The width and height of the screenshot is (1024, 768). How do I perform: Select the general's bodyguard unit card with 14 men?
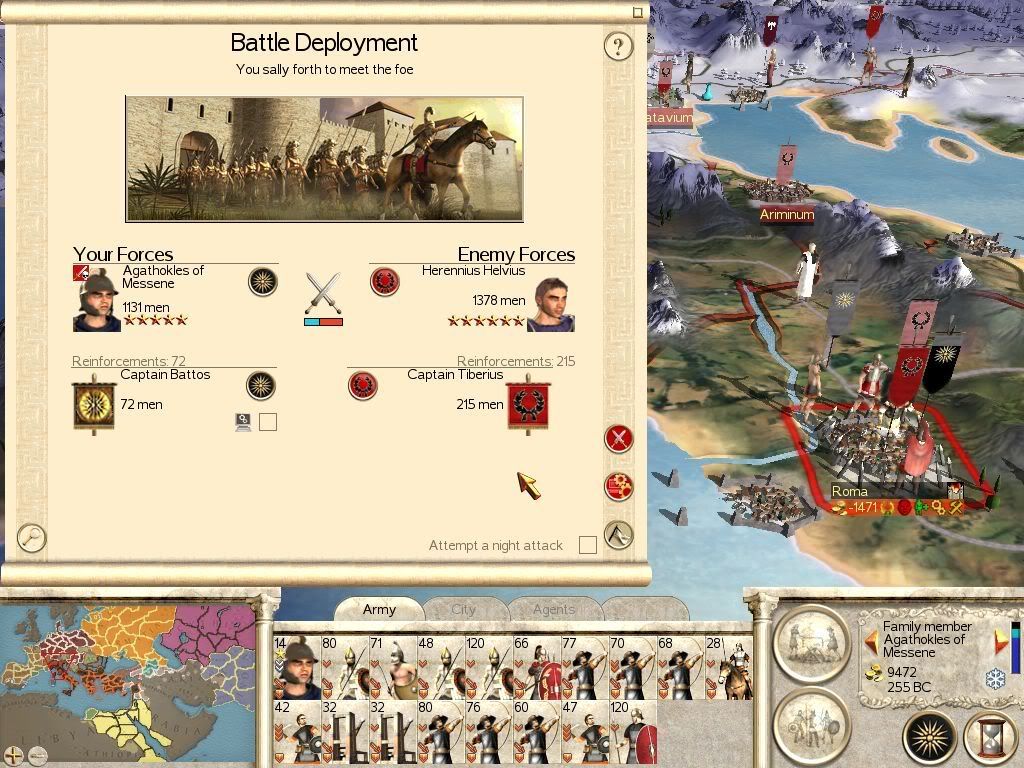click(296, 667)
